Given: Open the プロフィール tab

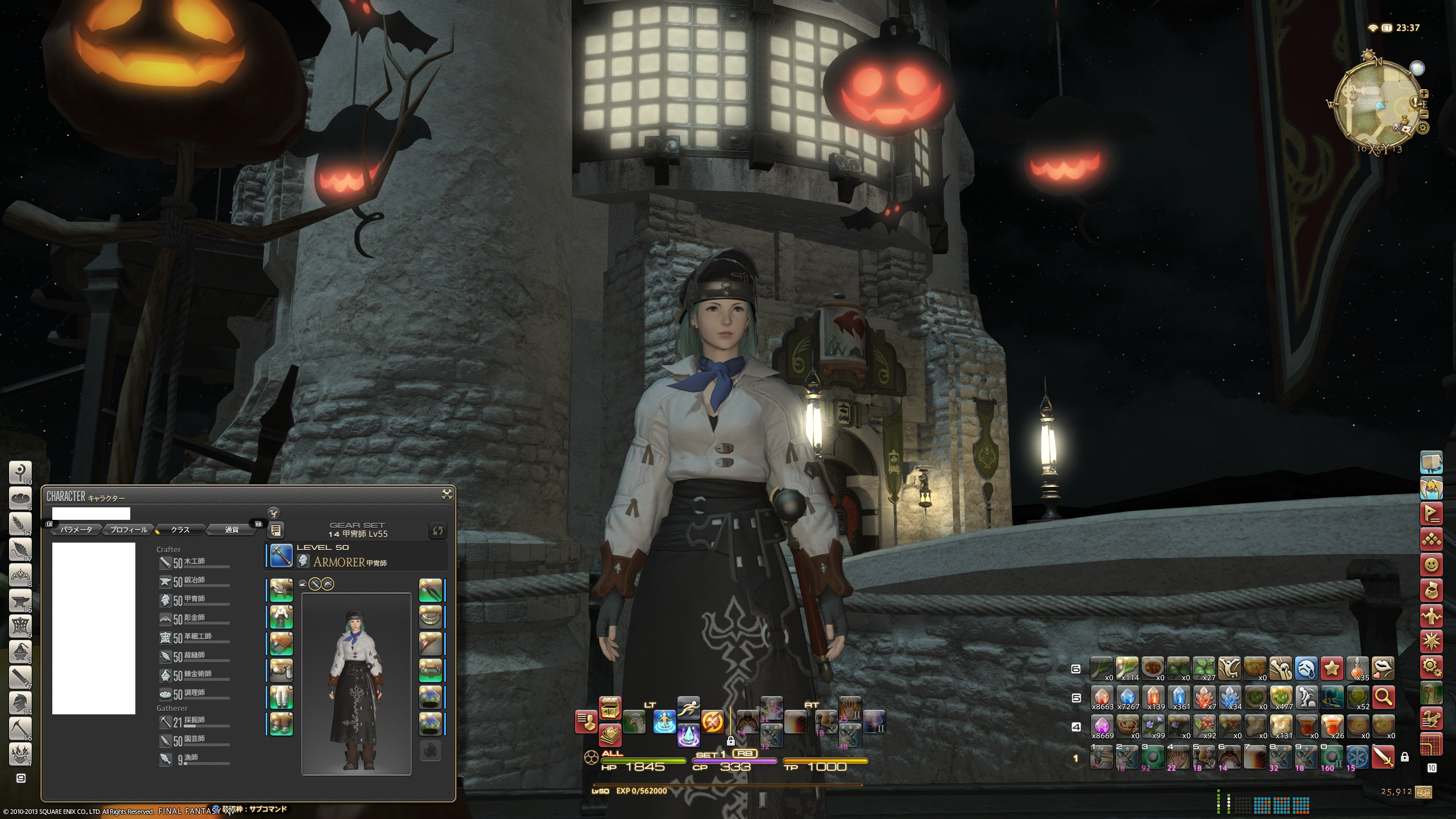Looking at the screenshot, I should click(129, 530).
